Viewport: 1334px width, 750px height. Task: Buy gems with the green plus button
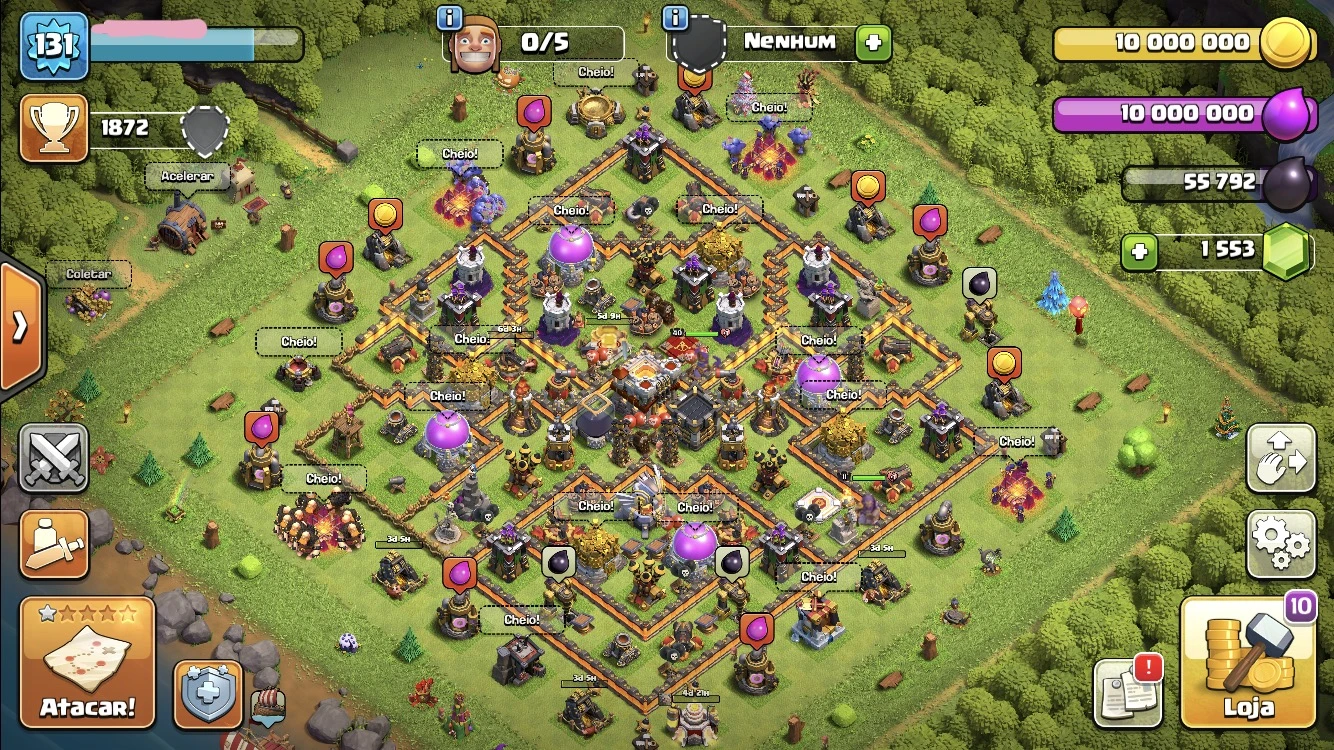click(x=1139, y=252)
